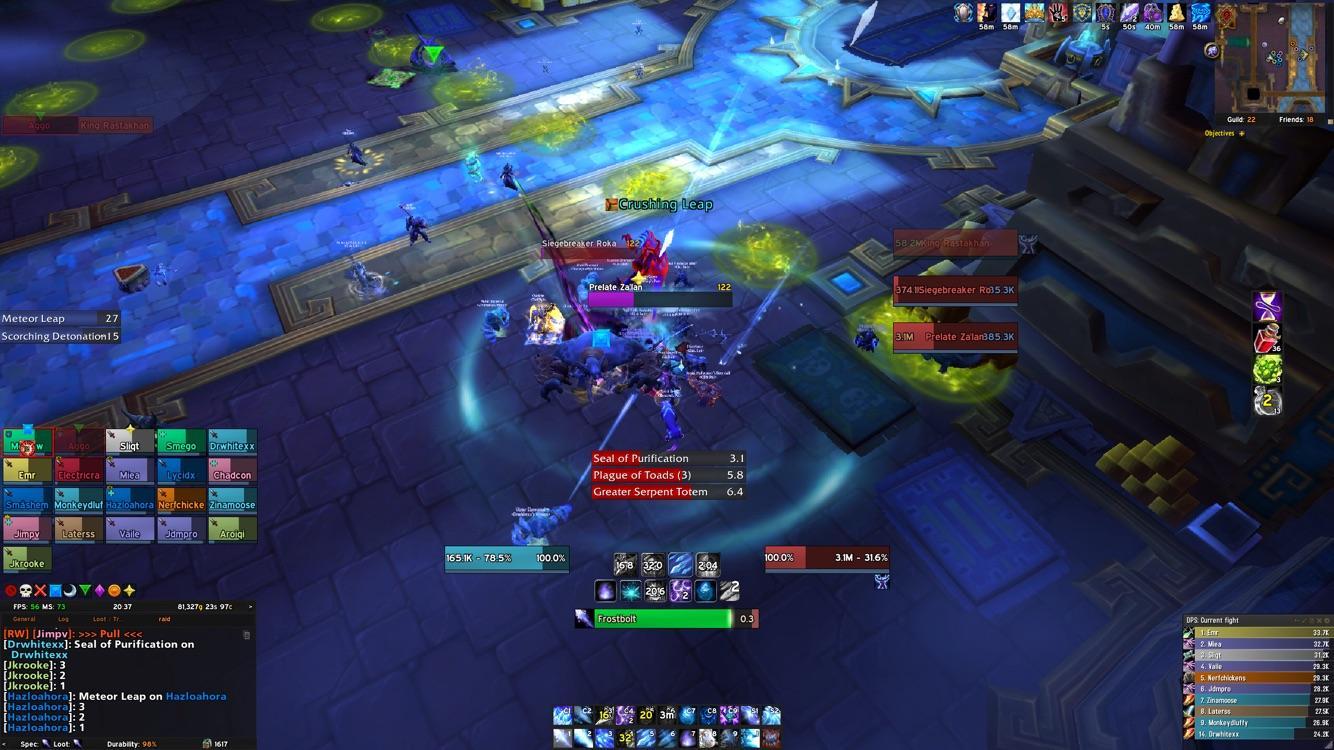Click the Durability 98% datatext
Image resolution: width=1334 pixels, height=750 pixels.
131,743
